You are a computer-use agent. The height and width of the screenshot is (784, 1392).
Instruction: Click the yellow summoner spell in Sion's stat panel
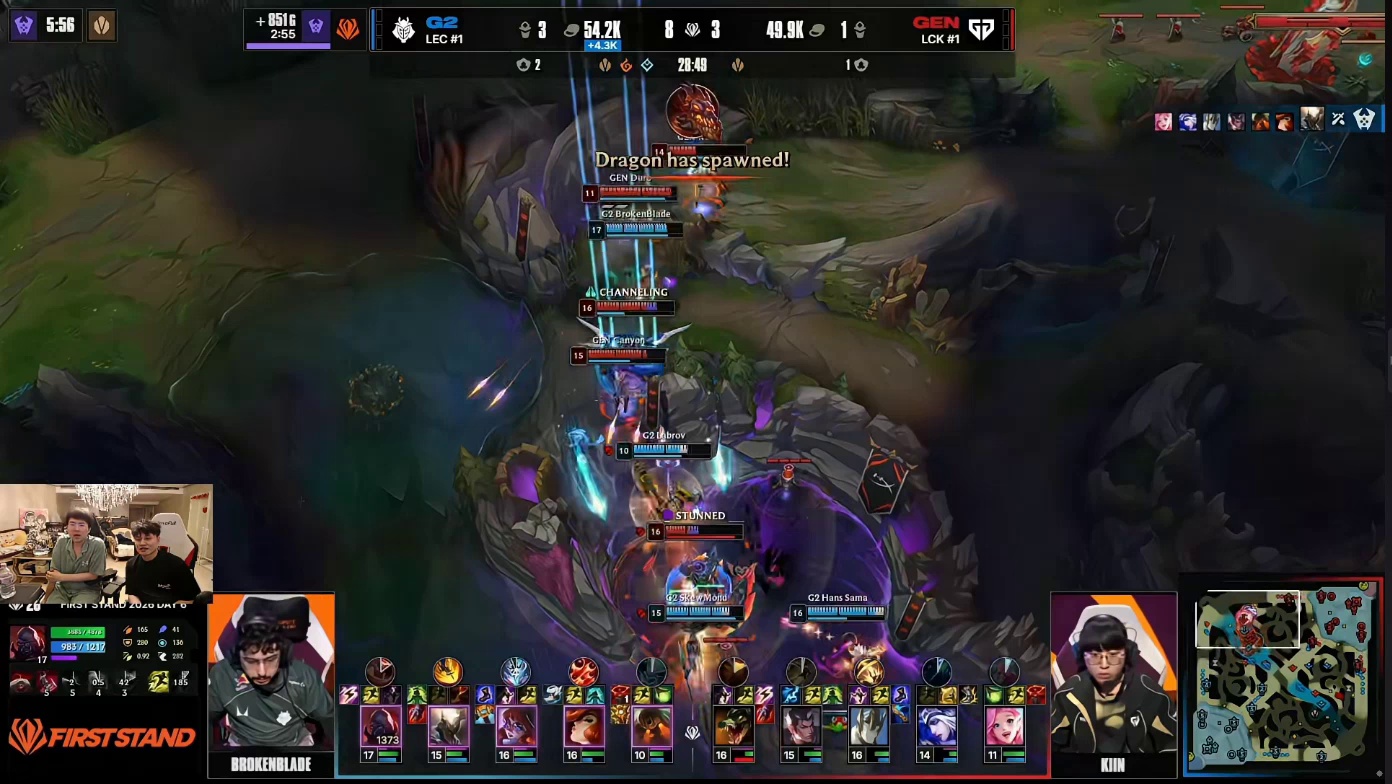coord(159,683)
